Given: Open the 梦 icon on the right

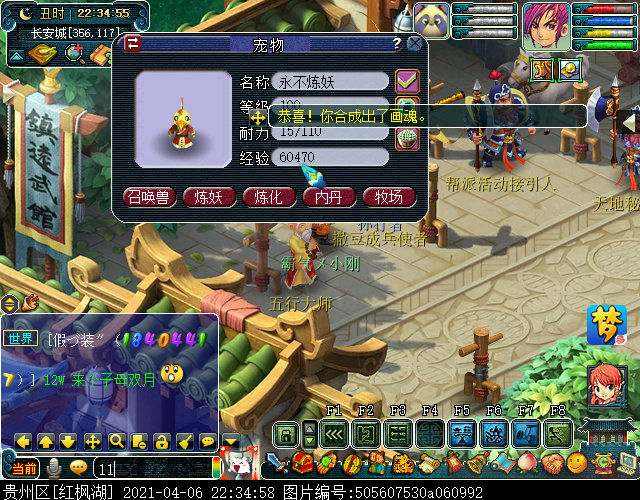Looking at the screenshot, I should click(607, 325).
